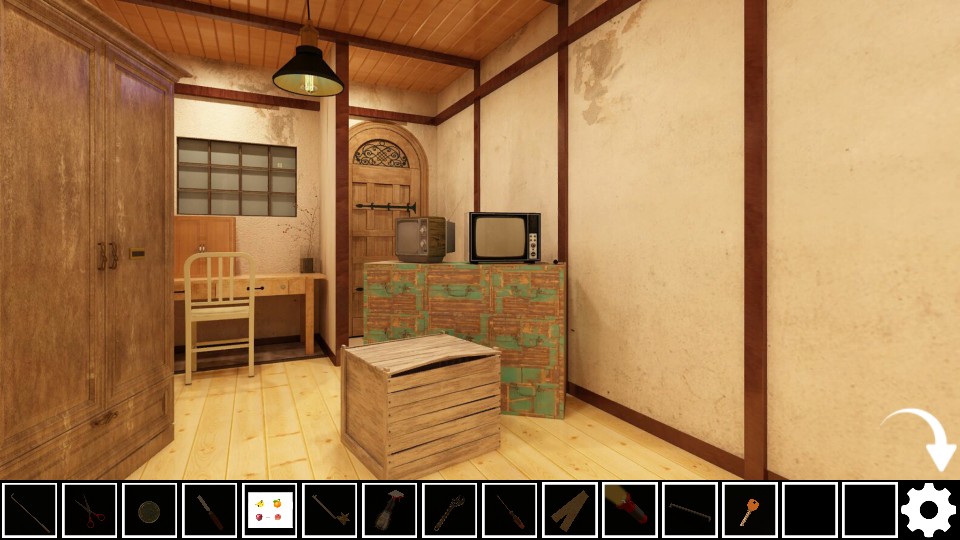Viewport: 960px width, 540px height.
Task: Select the fruit picture note
Action: click(x=270, y=510)
